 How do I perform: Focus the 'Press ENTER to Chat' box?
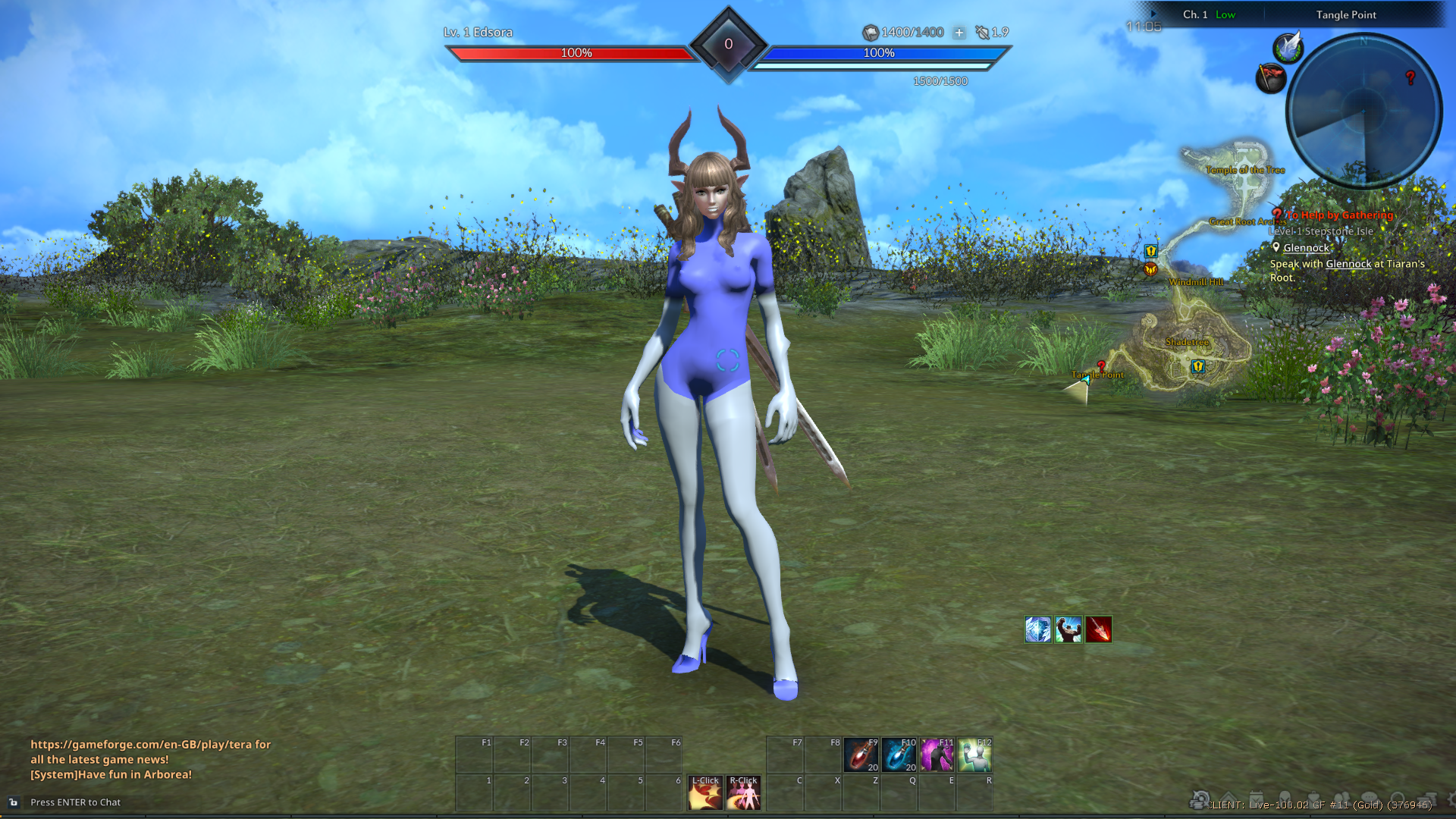point(76,802)
